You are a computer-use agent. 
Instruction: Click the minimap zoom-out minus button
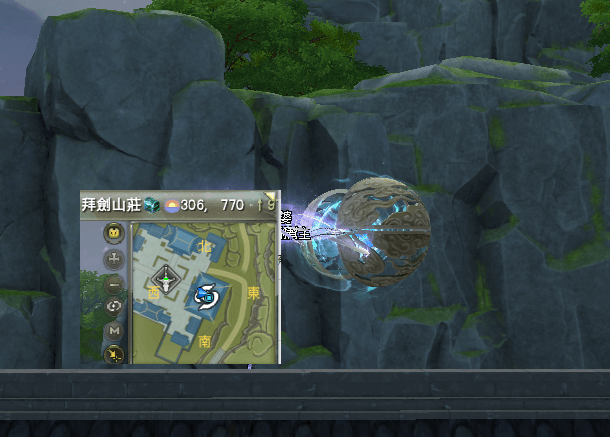(114, 282)
